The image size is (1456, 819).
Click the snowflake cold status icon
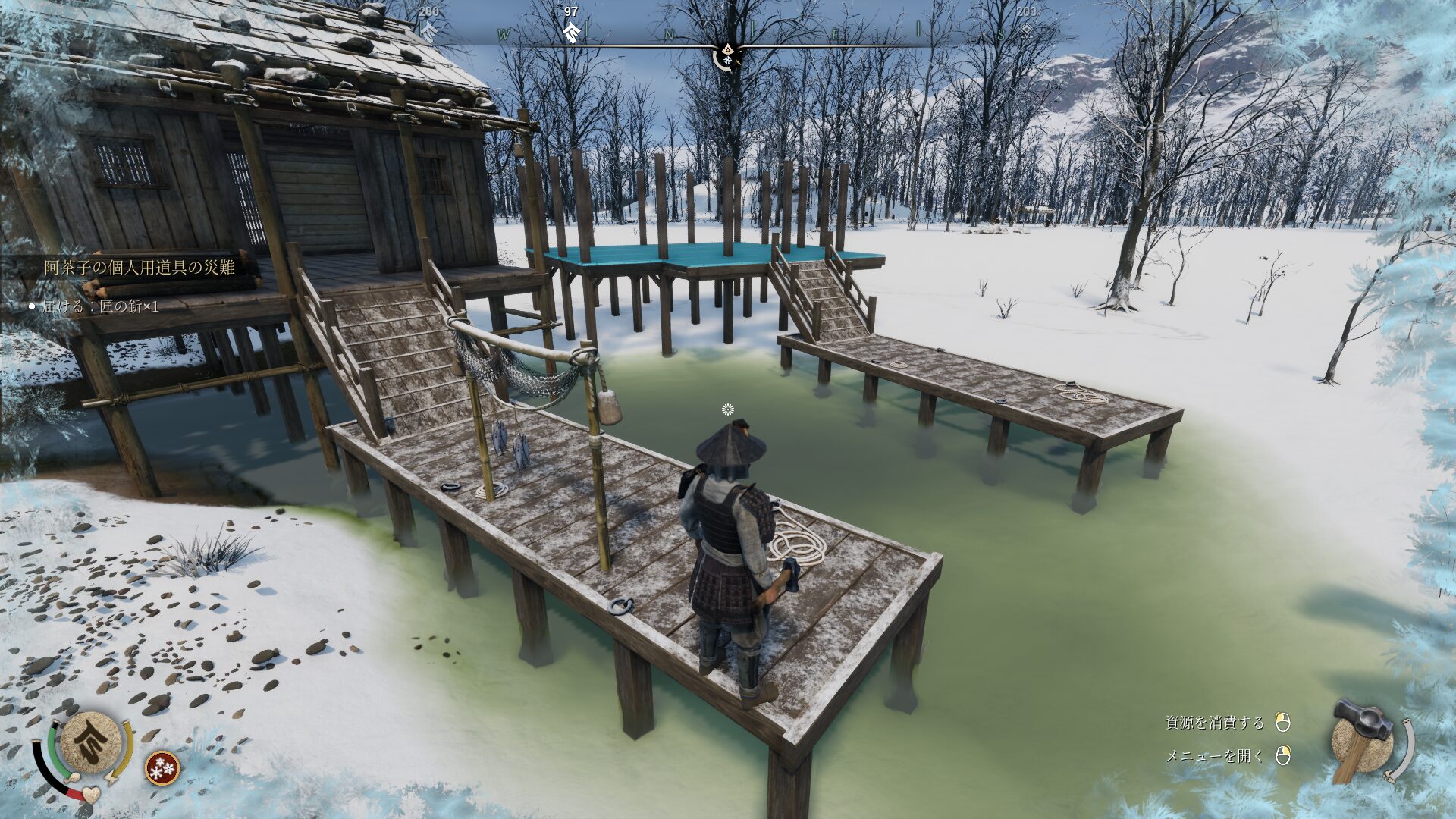[x=162, y=767]
